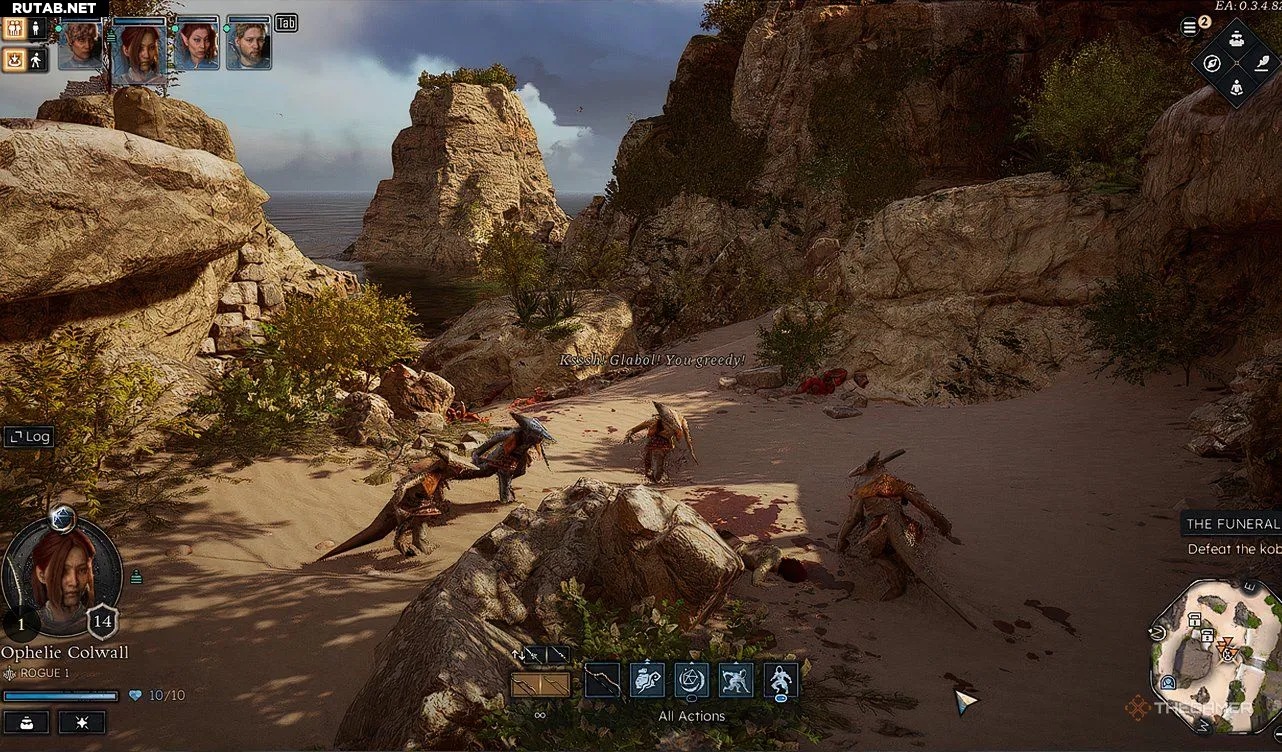The image size is (1282, 752).
Task: Open the top icon in the diamond menu
Action: tap(1237, 39)
